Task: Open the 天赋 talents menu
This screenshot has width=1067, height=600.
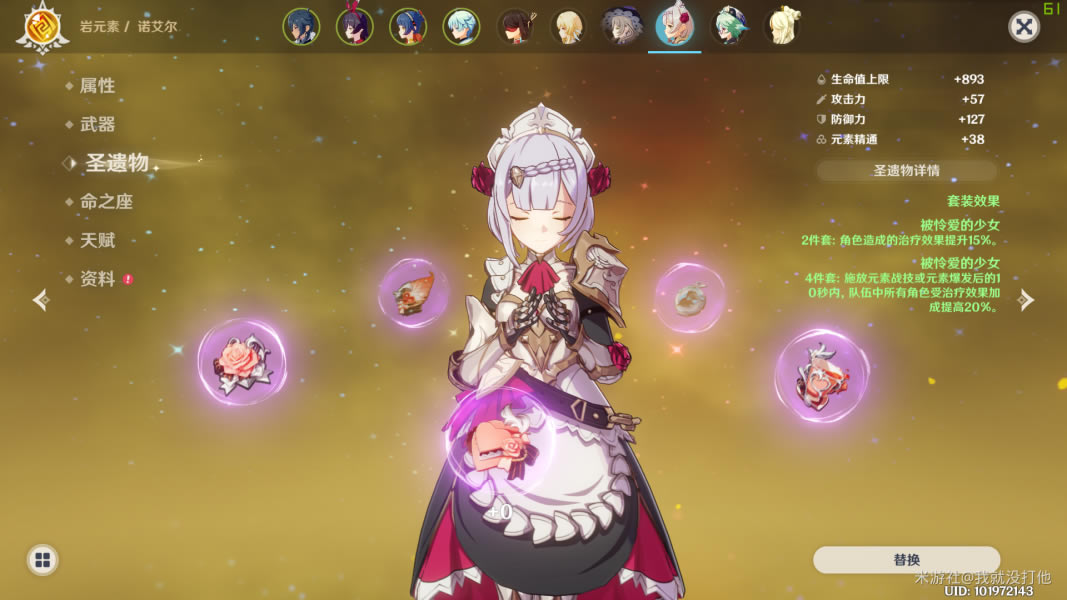Action: 98,240
